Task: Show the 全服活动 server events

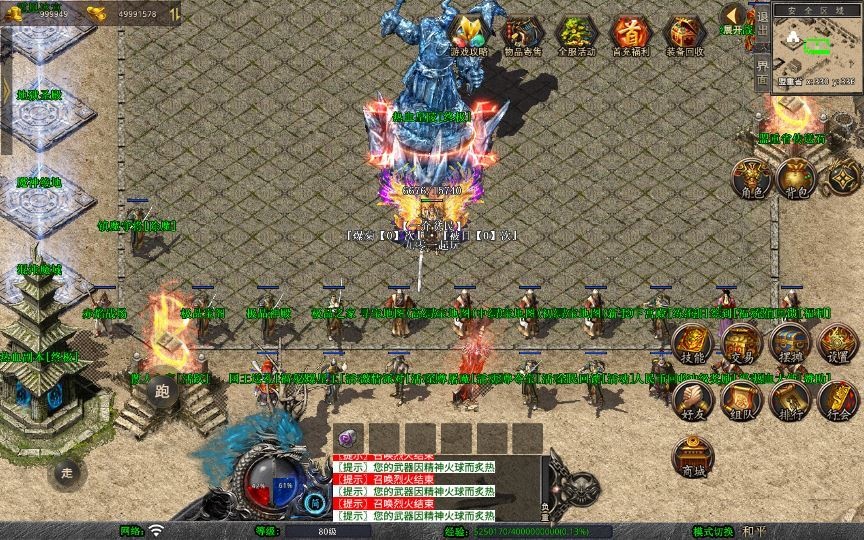Action: (576, 34)
